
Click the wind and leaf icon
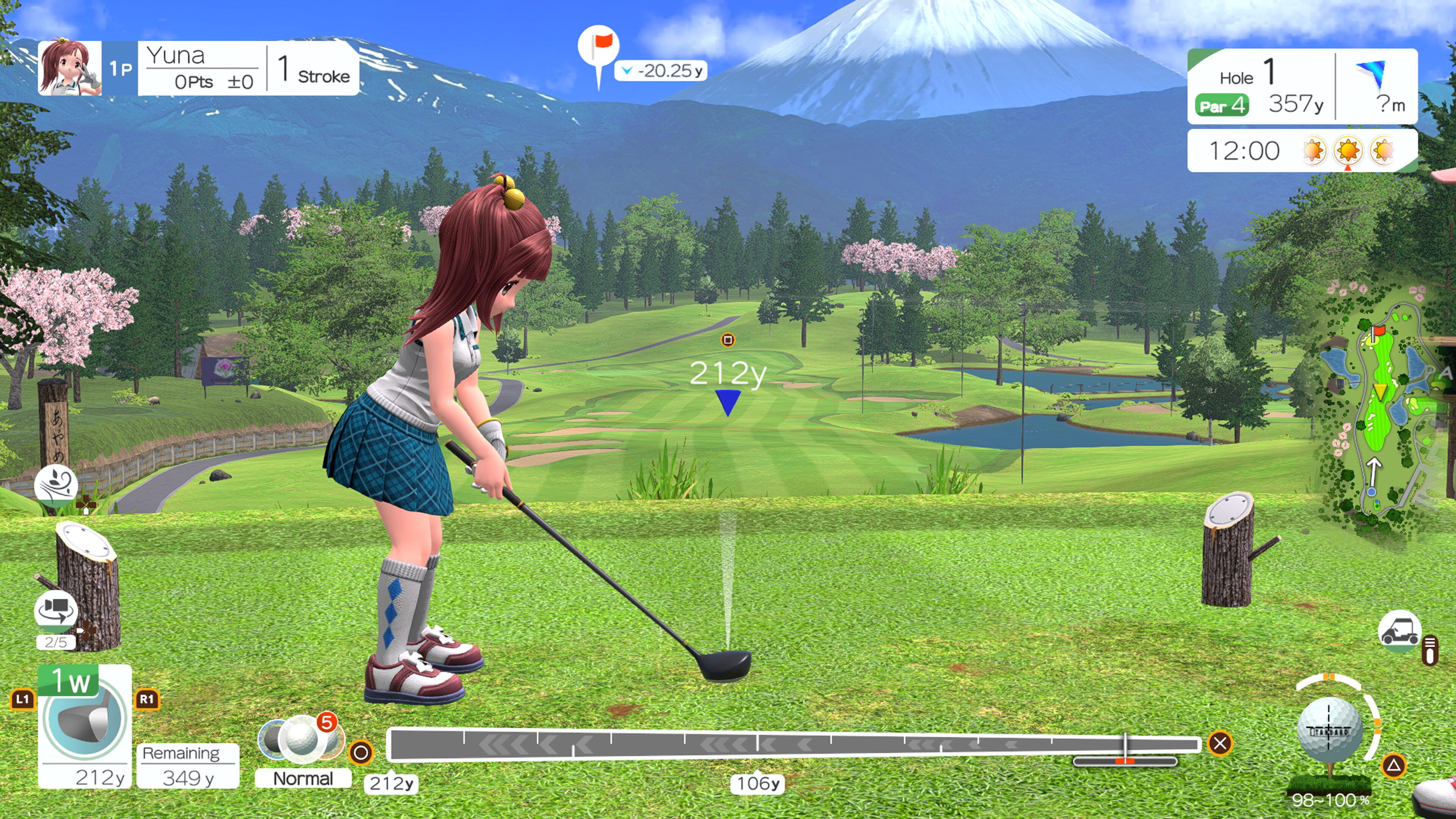point(56,485)
